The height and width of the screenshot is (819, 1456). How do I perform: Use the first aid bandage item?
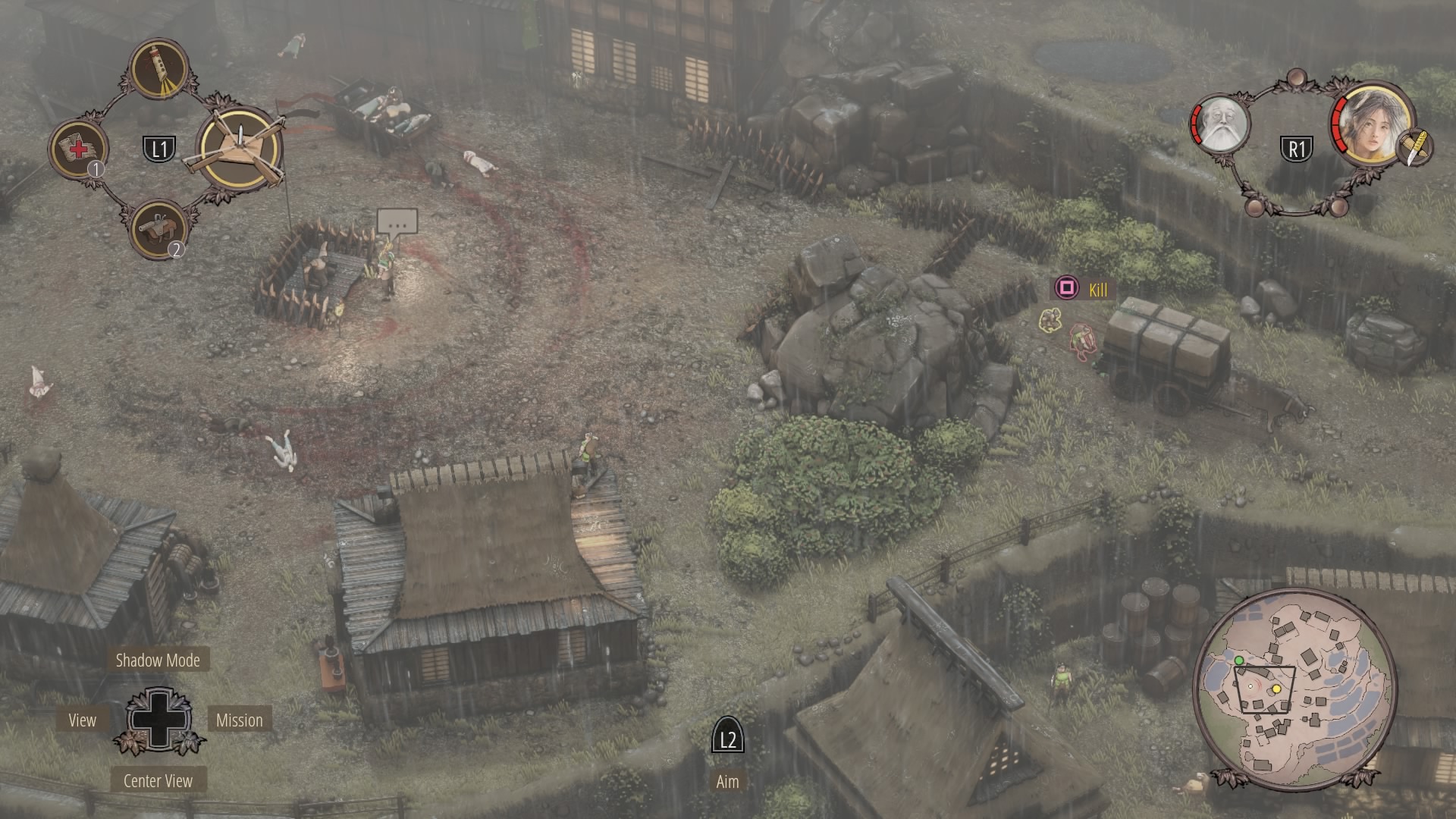(78, 149)
